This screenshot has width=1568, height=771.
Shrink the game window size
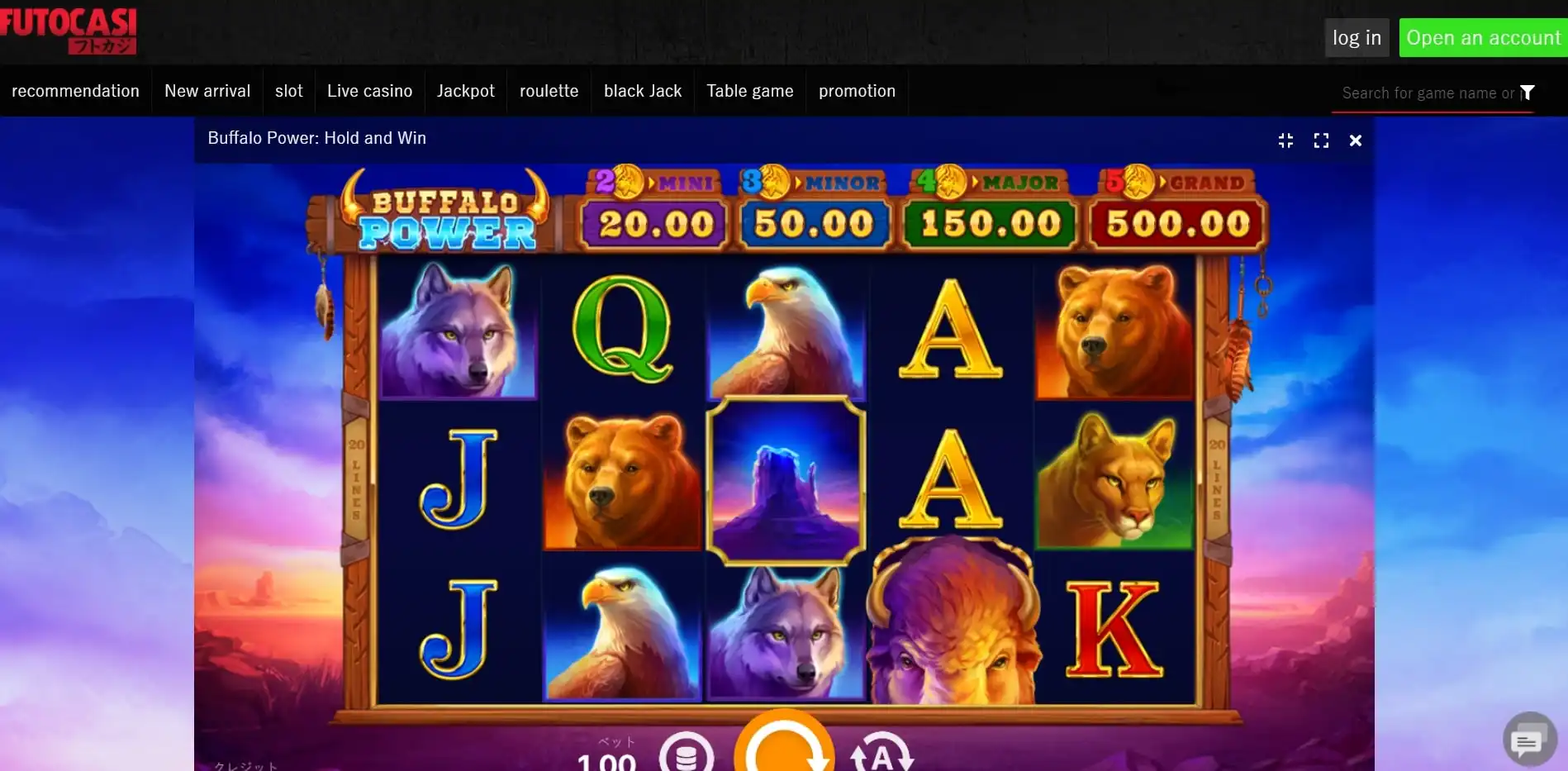pos(1285,140)
